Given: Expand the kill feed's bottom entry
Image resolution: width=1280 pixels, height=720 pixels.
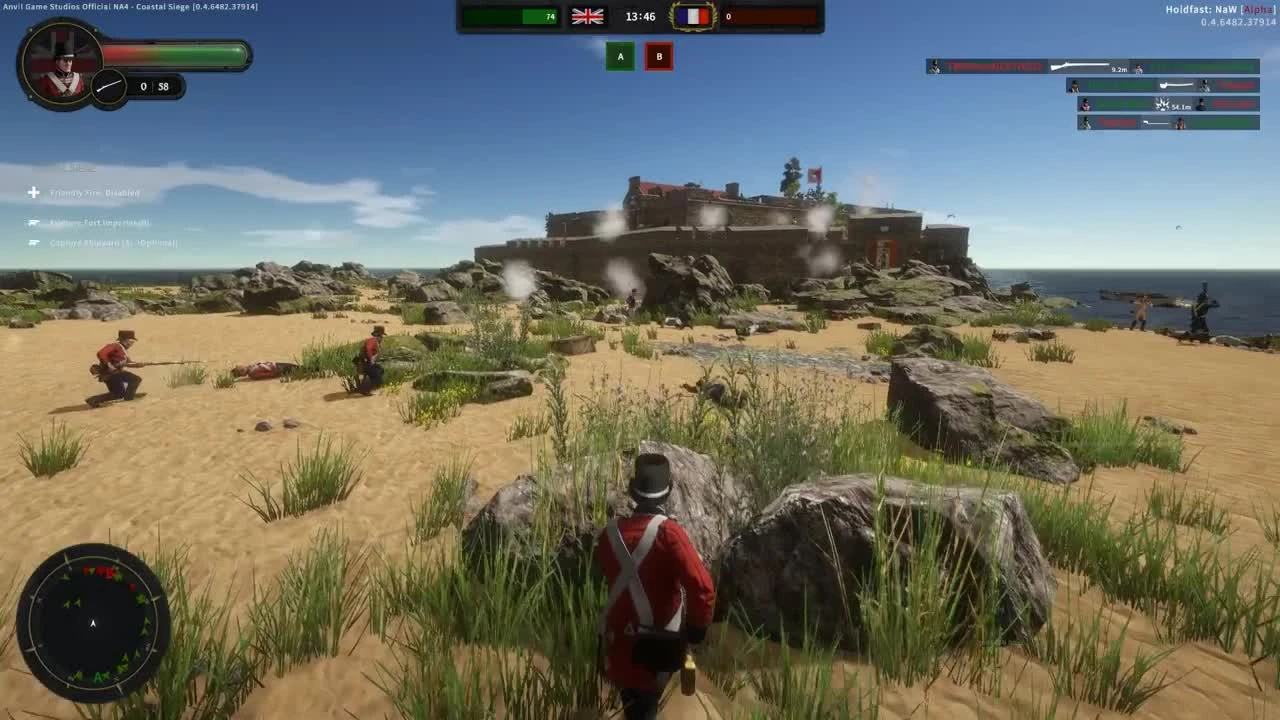Looking at the screenshot, I should point(1166,122).
